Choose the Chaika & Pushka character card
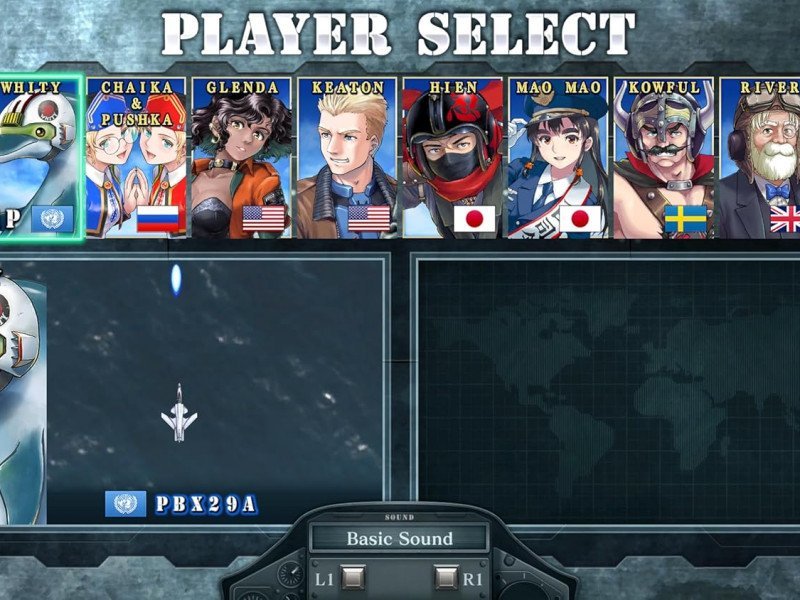Screen dimensions: 800x600 [x=136, y=158]
